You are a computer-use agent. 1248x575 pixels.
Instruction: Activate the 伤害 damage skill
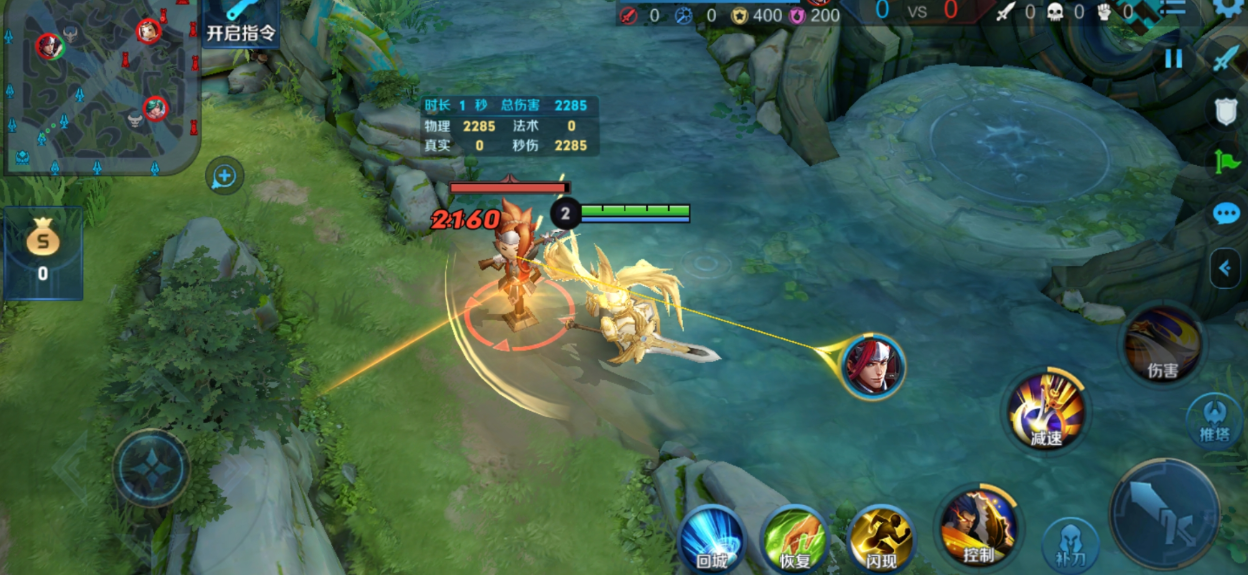click(1162, 346)
